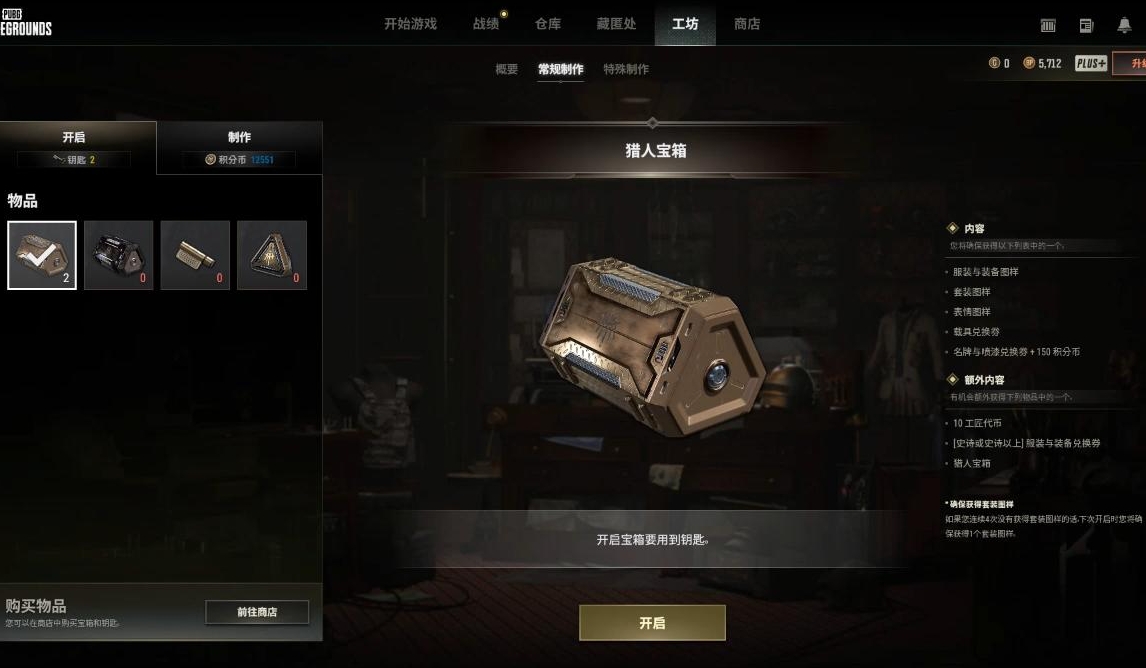1146x668 pixels.
Task: Switch to the 制作 (Craft) tab
Action: click(x=239, y=147)
